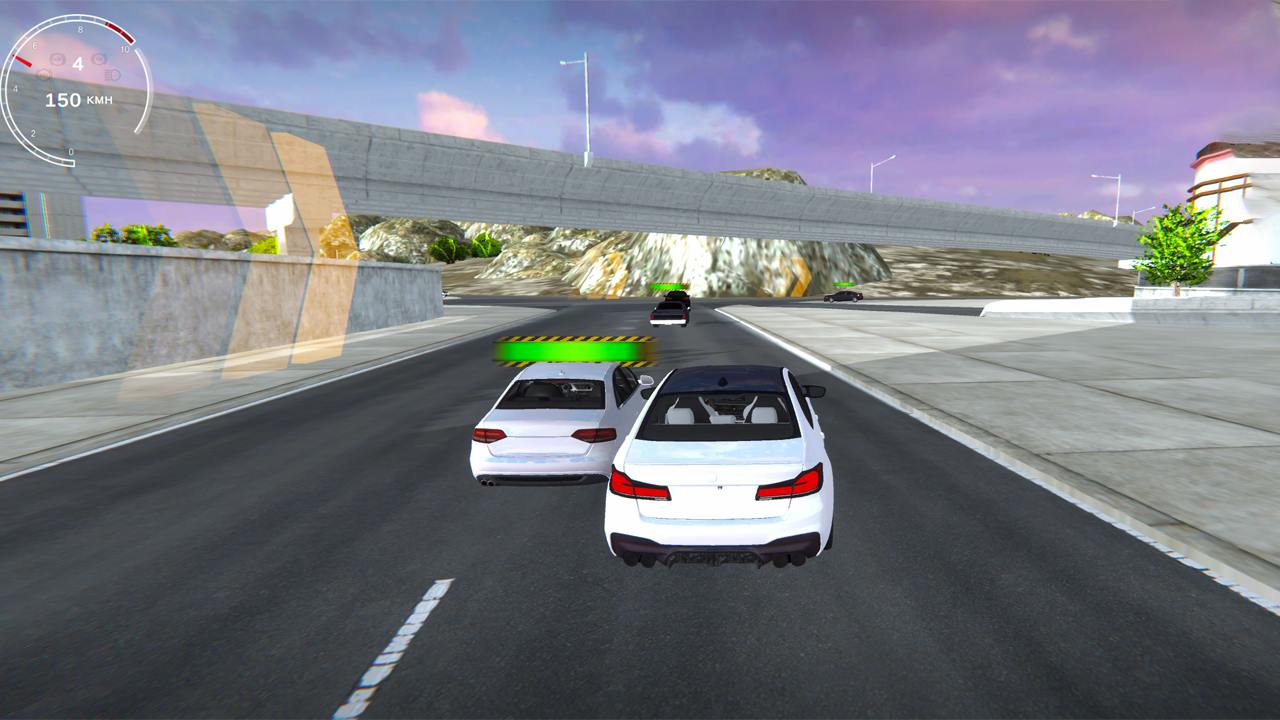Viewport: 1280px width, 720px height.
Task: Click the gear number display showing 4
Action: tap(78, 63)
